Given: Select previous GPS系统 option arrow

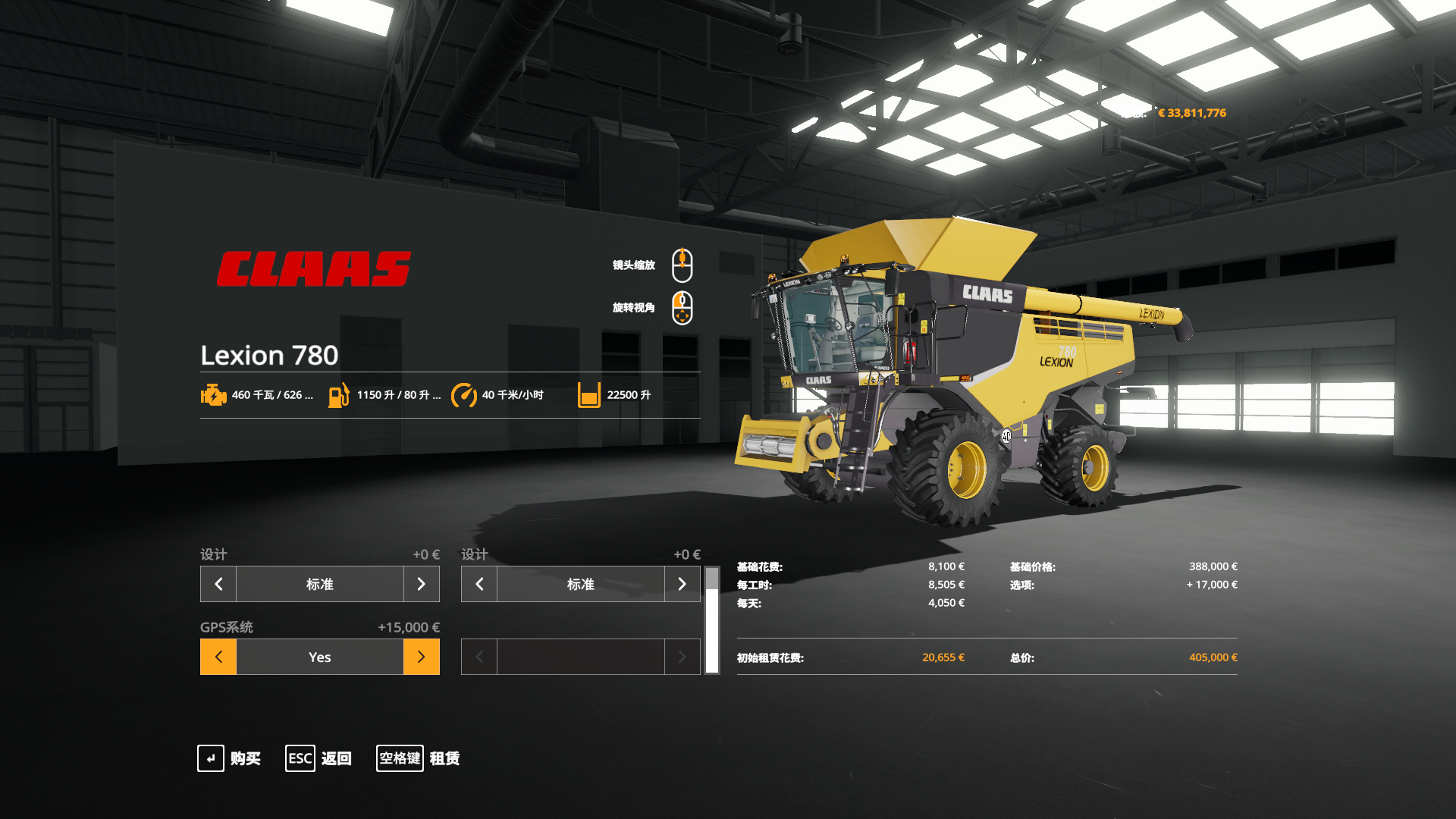Looking at the screenshot, I should (218, 657).
